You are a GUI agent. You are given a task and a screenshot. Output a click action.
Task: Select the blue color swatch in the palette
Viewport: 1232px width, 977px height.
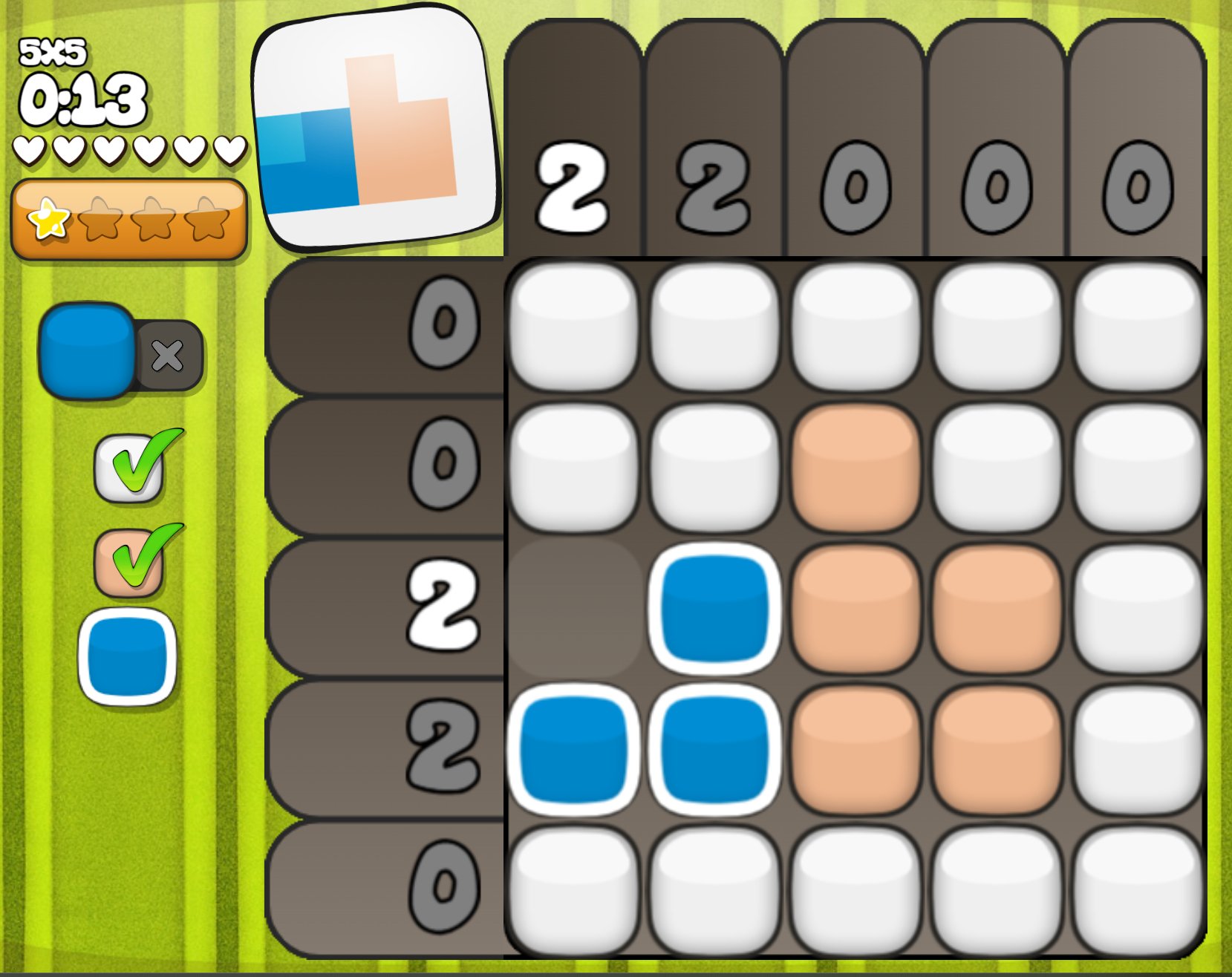pos(127,656)
